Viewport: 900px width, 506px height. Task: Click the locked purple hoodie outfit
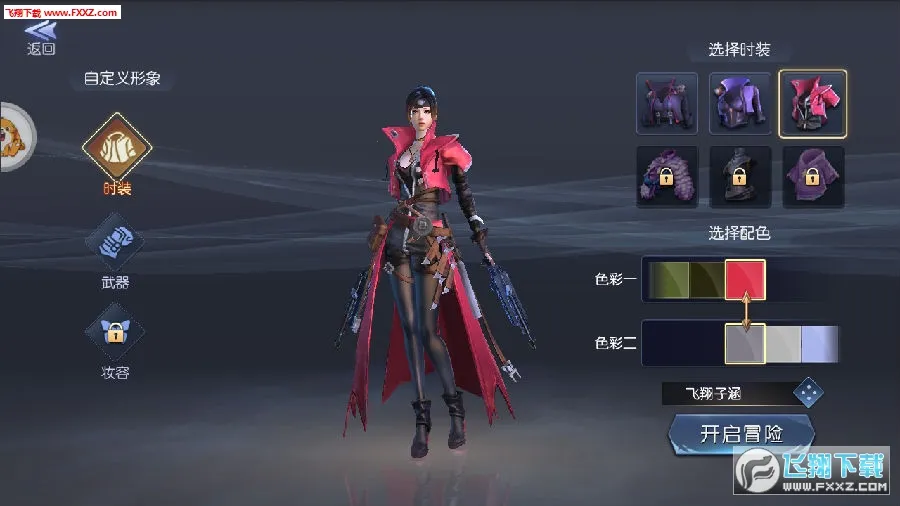pos(813,177)
